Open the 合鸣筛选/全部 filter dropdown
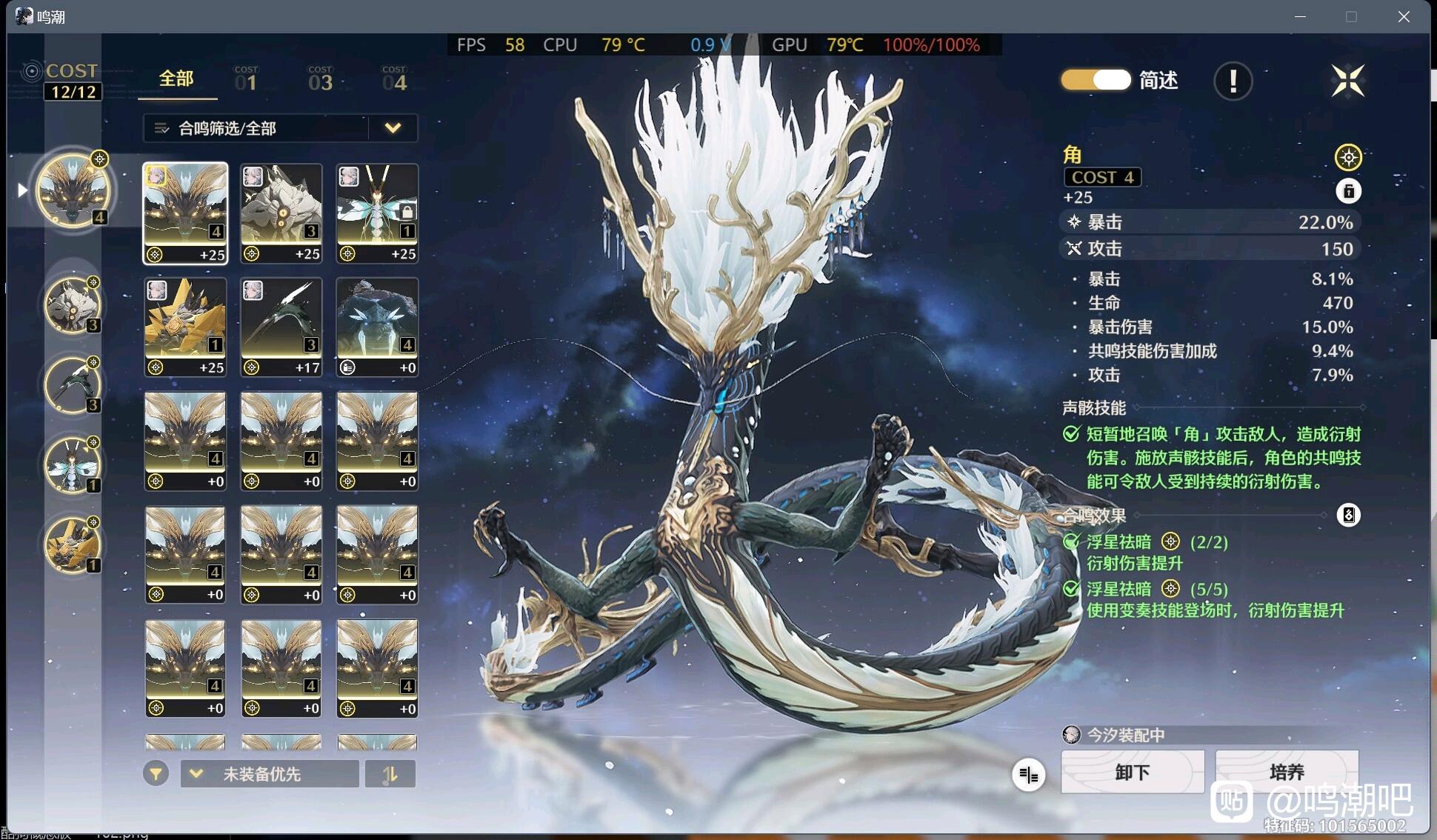 (280, 128)
